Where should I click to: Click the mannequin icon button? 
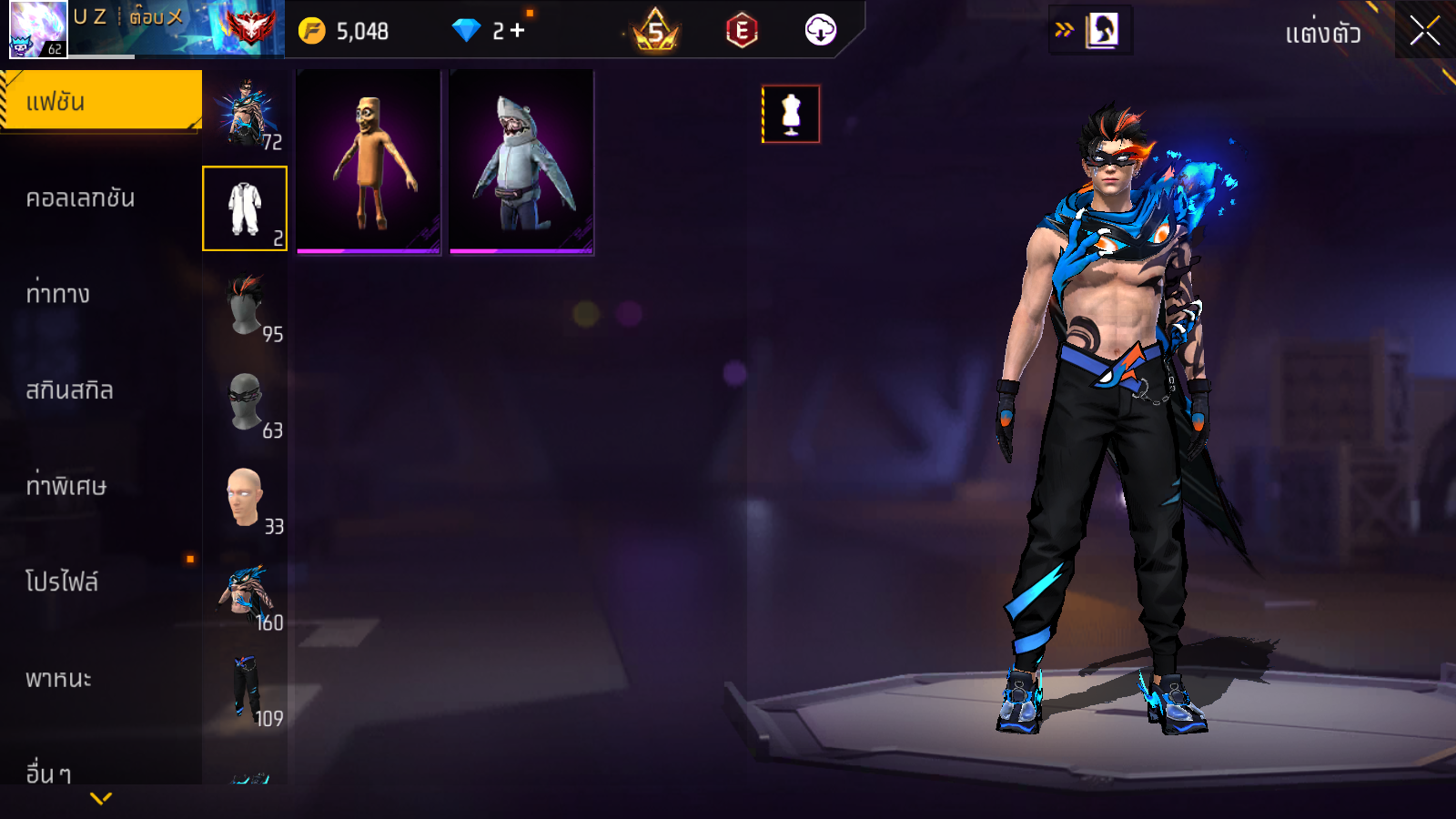coord(791,115)
